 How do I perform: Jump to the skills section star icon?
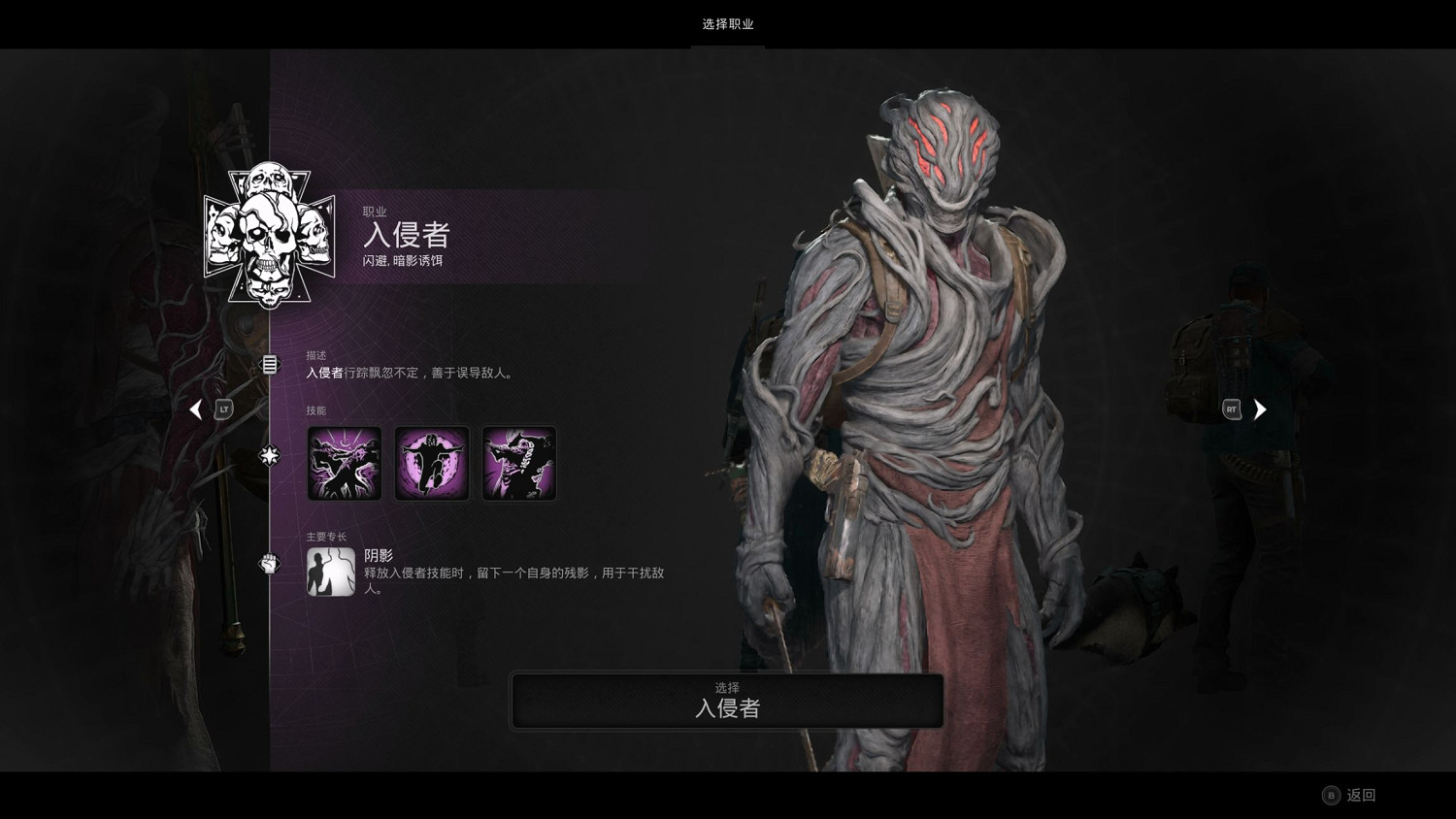tap(270, 454)
